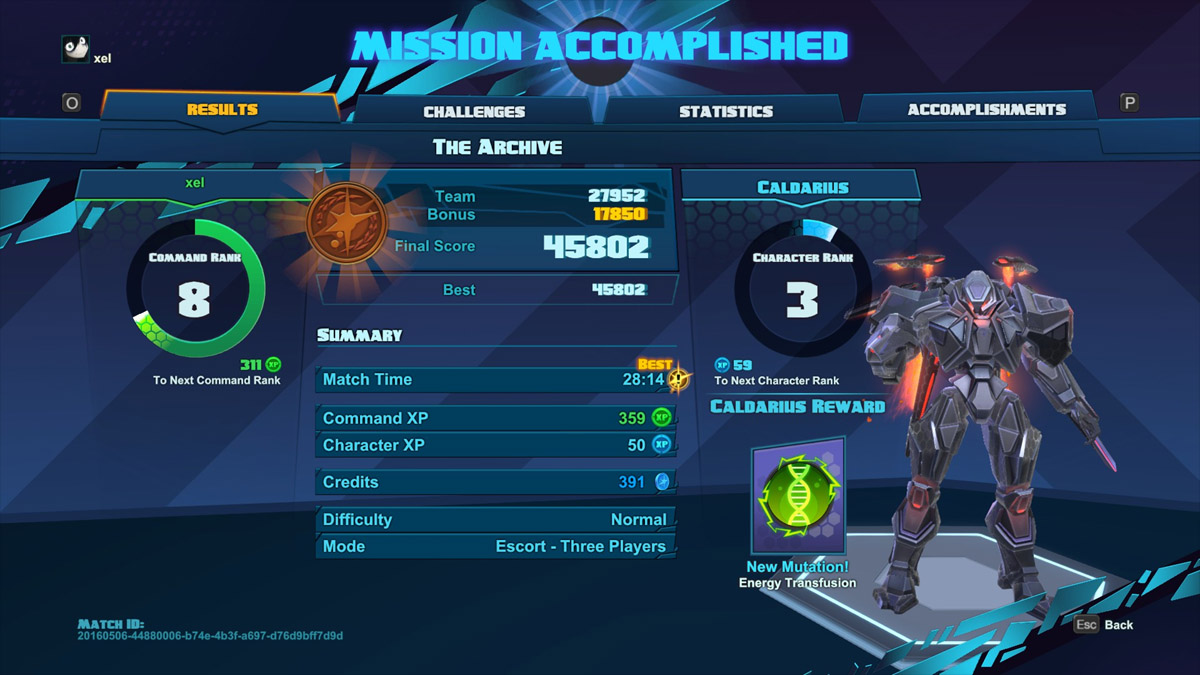Image resolution: width=1200 pixels, height=675 pixels.
Task: View the Accomplishments tab
Action: point(986,110)
